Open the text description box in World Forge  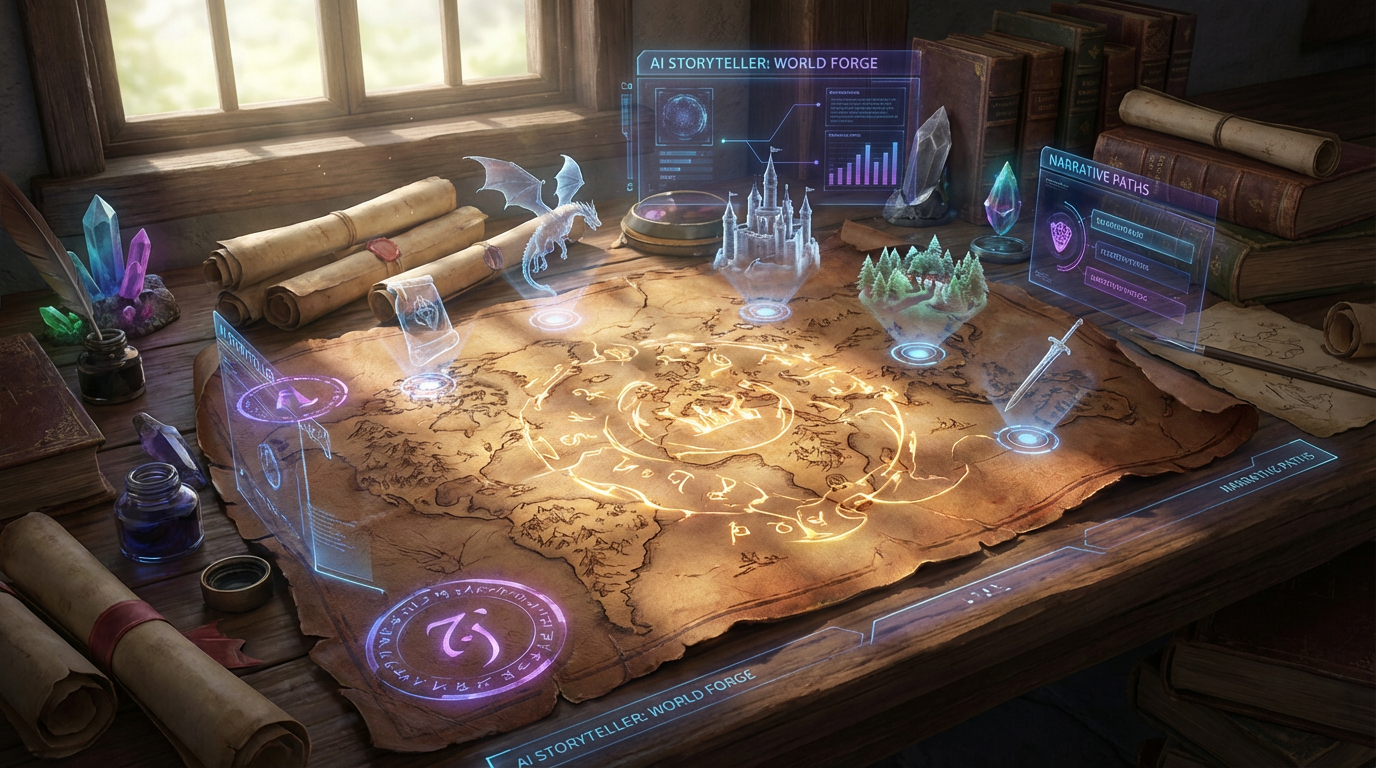(866, 103)
